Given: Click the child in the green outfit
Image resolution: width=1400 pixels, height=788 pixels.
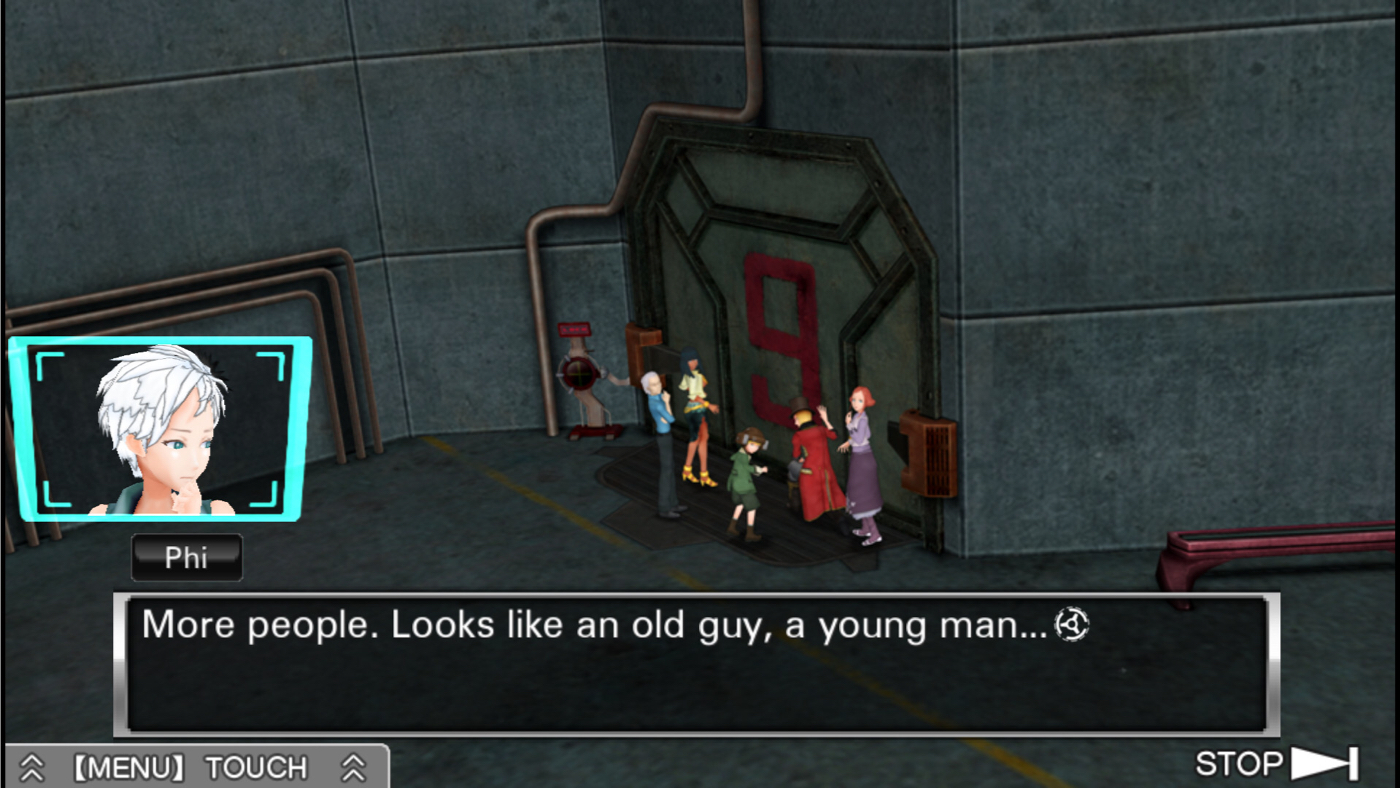Looking at the screenshot, I should point(745,480).
